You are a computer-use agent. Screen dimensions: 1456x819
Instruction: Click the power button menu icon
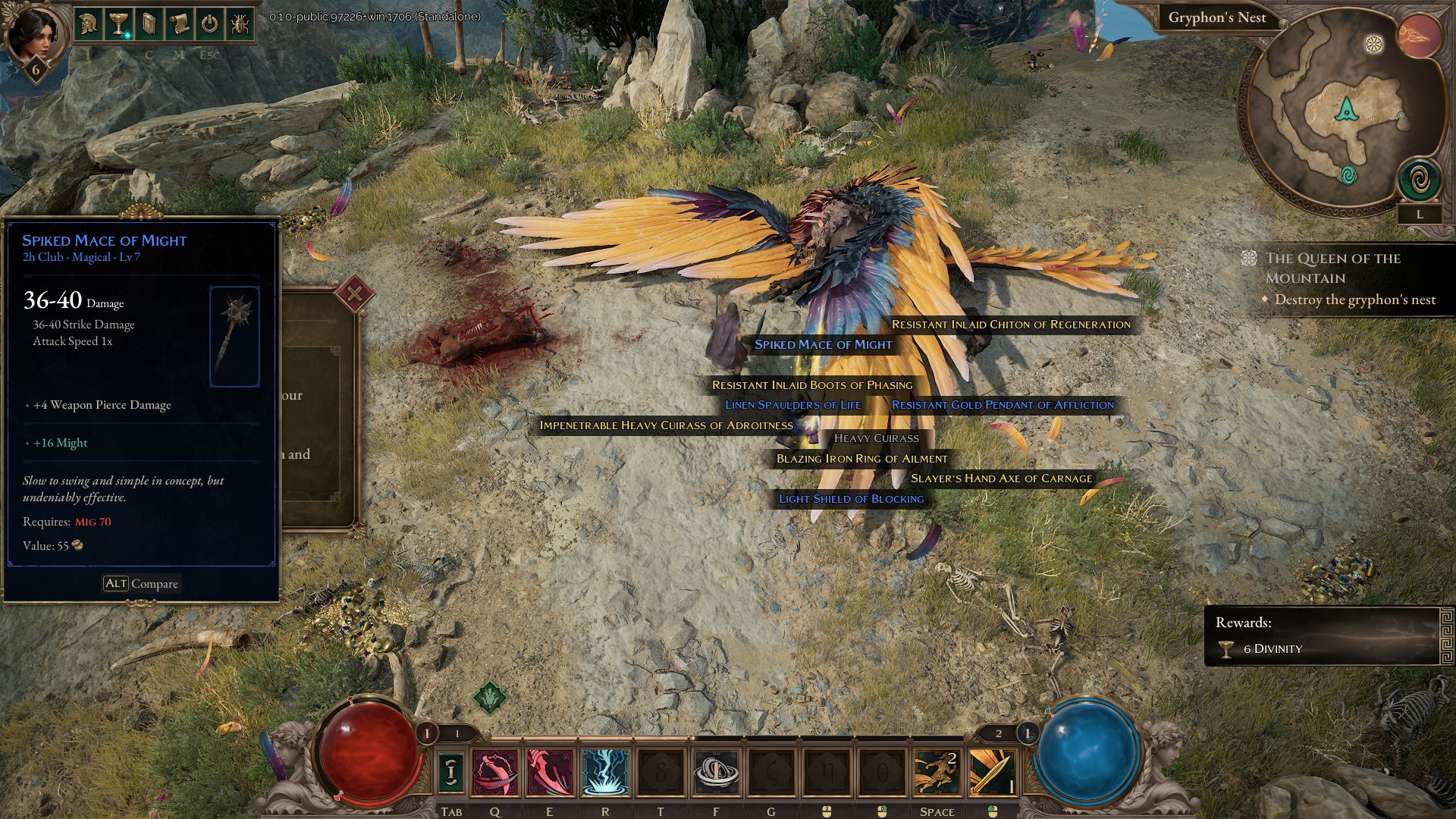click(x=210, y=24)
